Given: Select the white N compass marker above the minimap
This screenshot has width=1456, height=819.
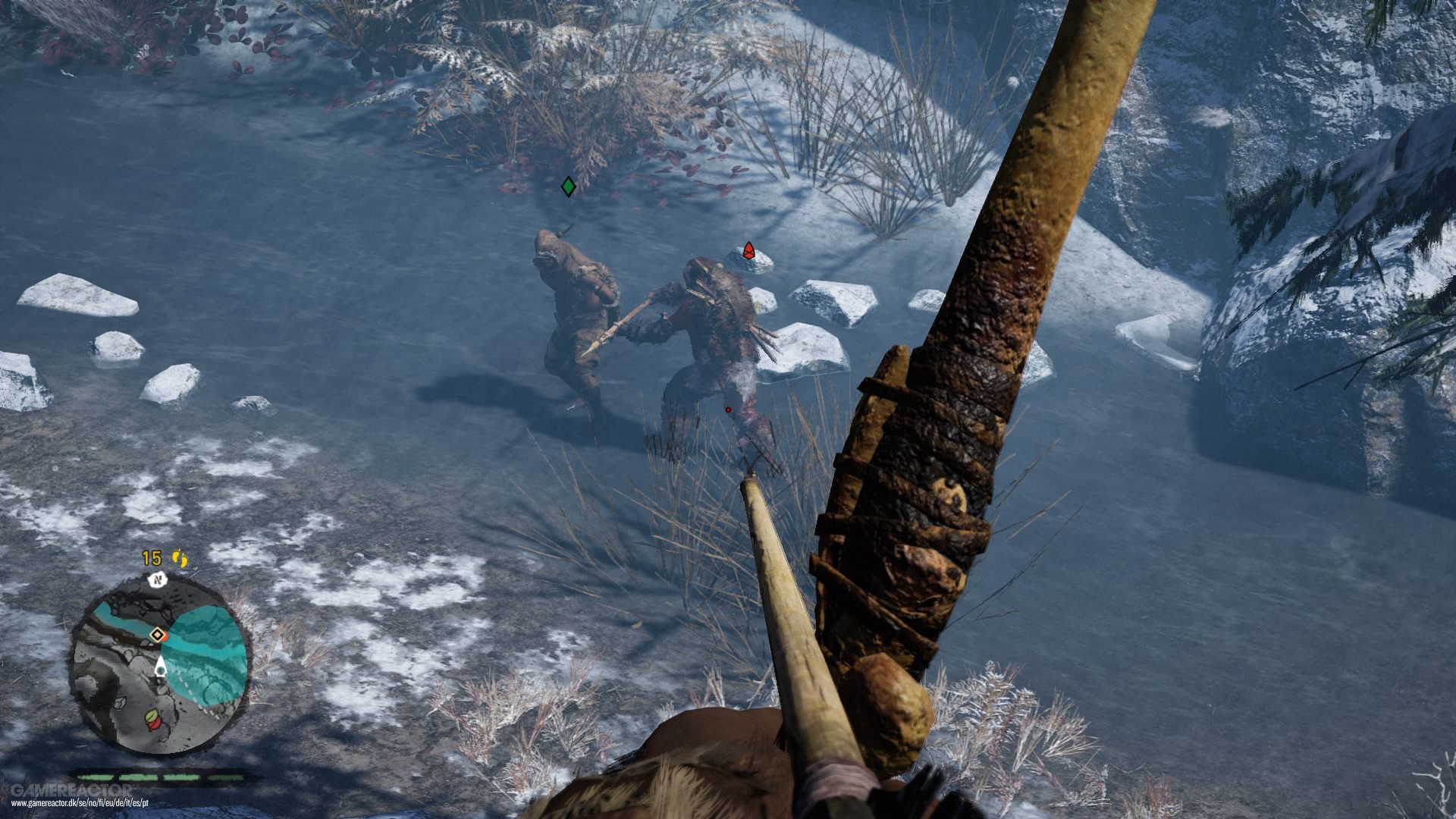Looking at the screenshot, I should [159, 581].
